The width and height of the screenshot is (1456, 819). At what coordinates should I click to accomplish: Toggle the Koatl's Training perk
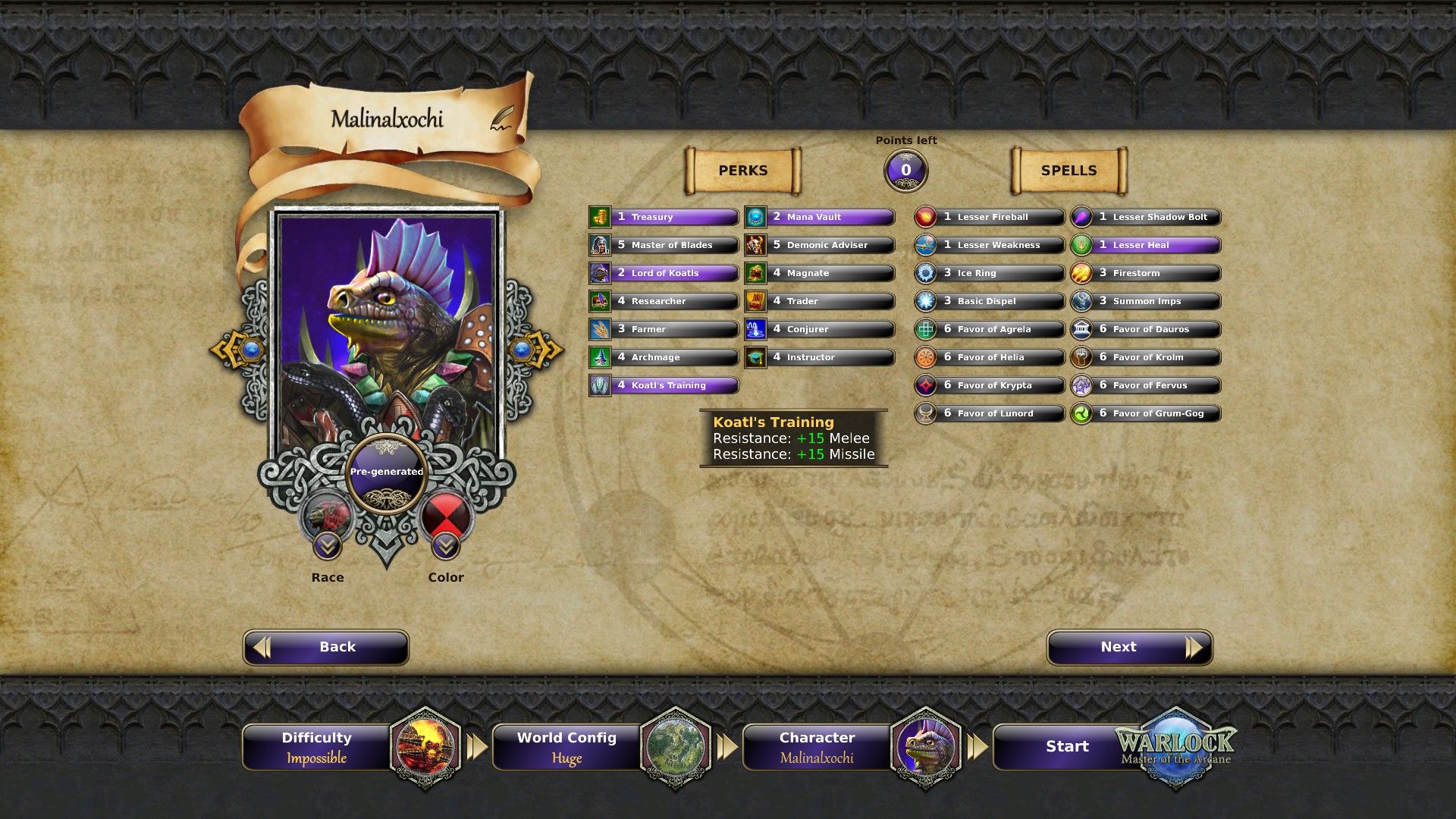[664, 386]
